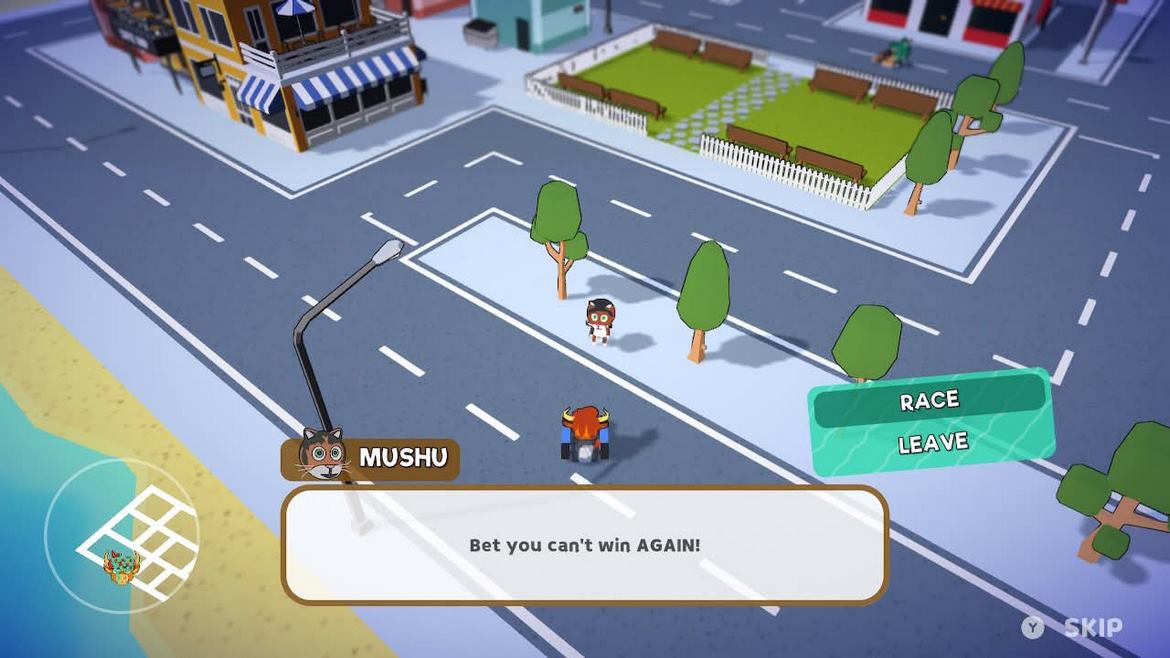The height and width of the screenshot is (658, 1170).
Task: Open the circular minimap
Action: (121, 536)
